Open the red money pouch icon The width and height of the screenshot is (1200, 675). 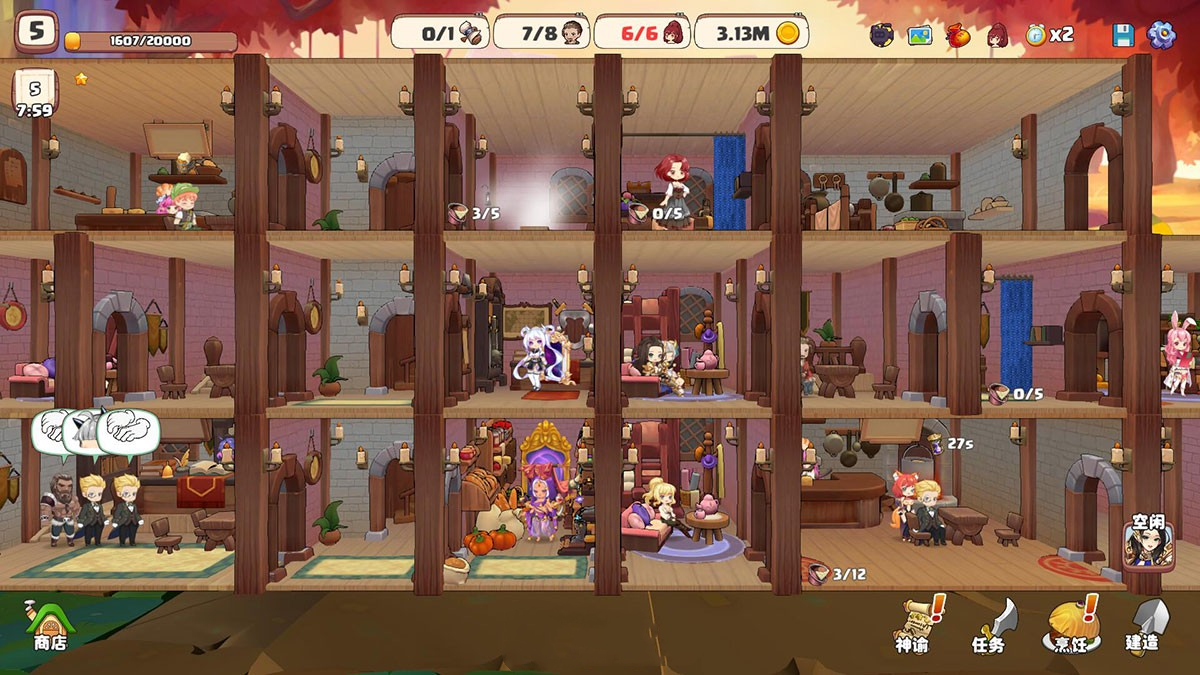click(958, 35)
